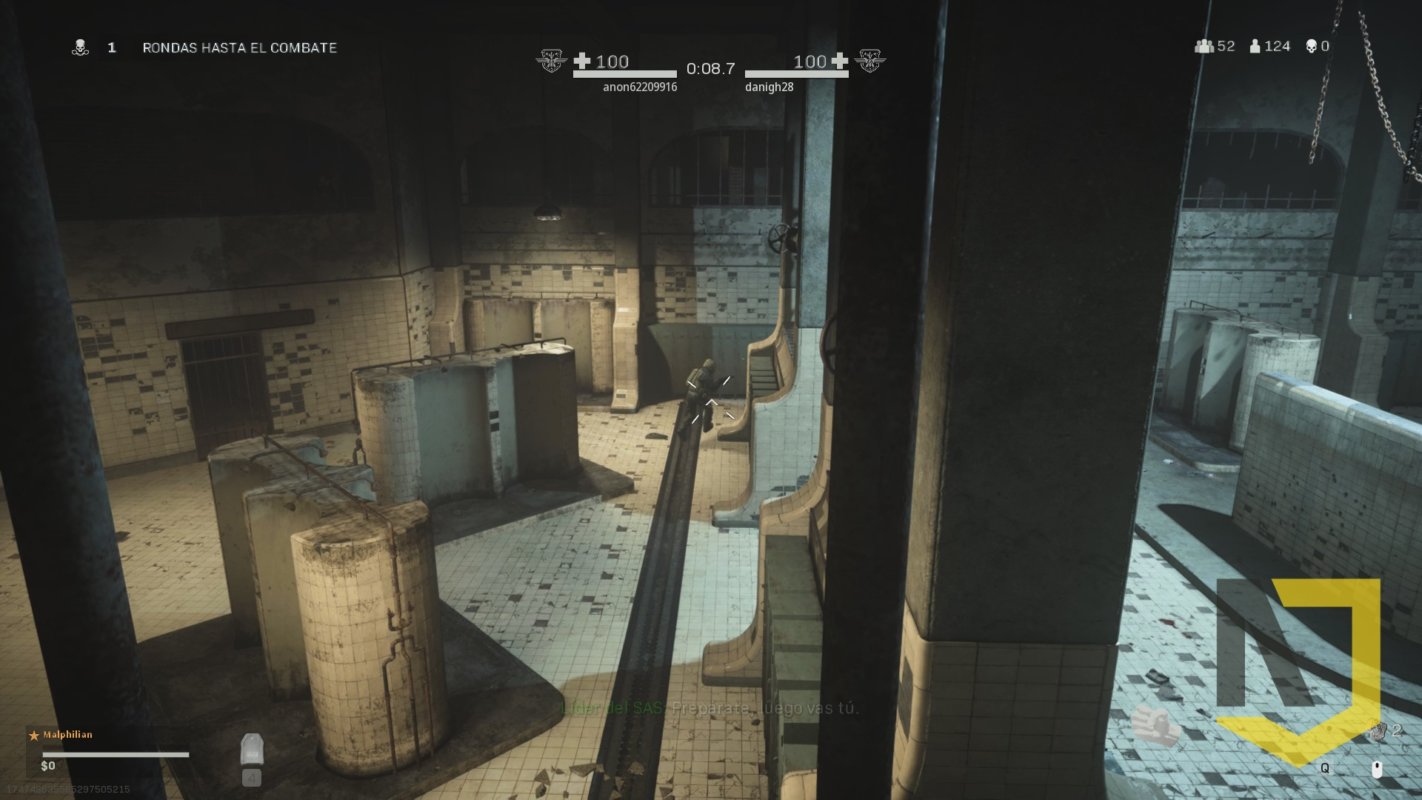
Task: Click the star beside the Malphilian nameplate
Action: [36, 734]
